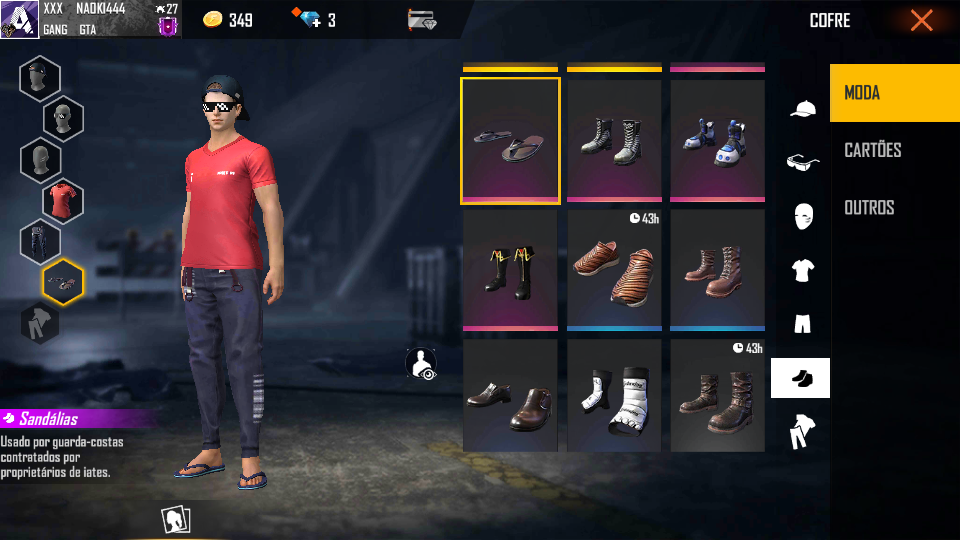
Task: Pick the blue and white robot shoes
Action: coord(717,141)
